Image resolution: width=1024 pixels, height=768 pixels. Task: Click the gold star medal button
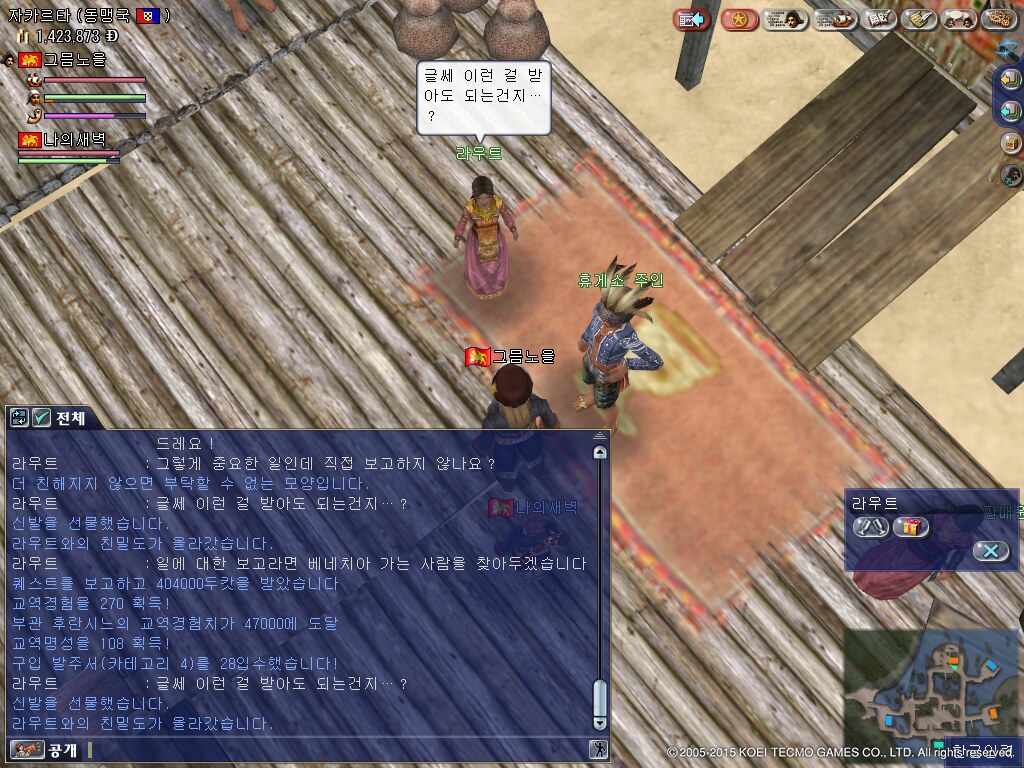pyautogui.click(x=739, y=19)
